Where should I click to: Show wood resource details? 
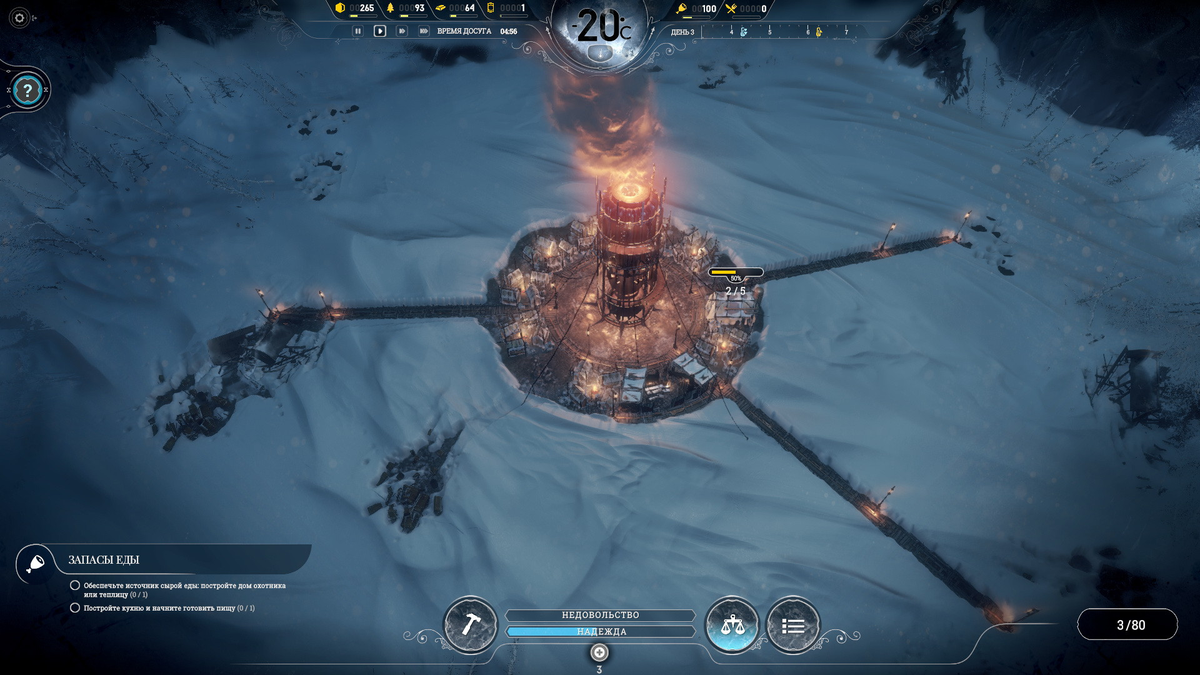[x=406, y=9]
